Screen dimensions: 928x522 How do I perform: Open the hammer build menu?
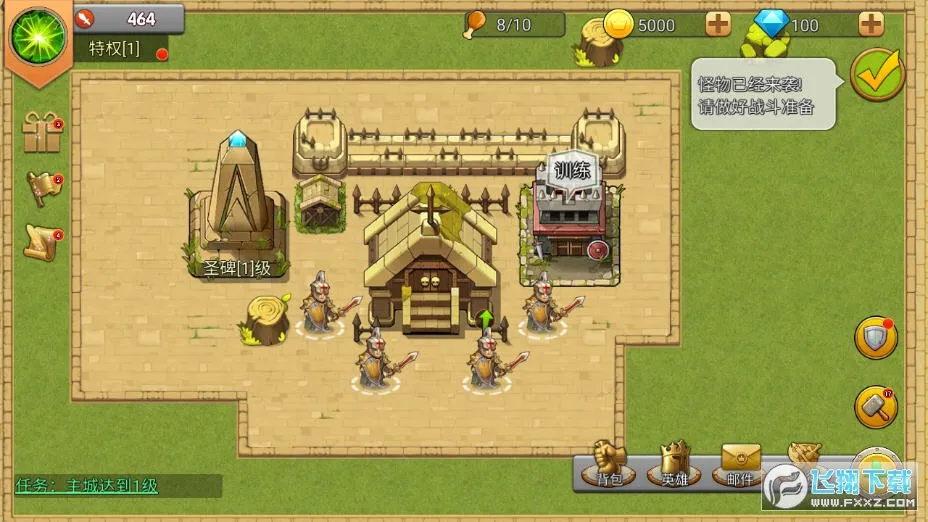[x=876, y=407]
